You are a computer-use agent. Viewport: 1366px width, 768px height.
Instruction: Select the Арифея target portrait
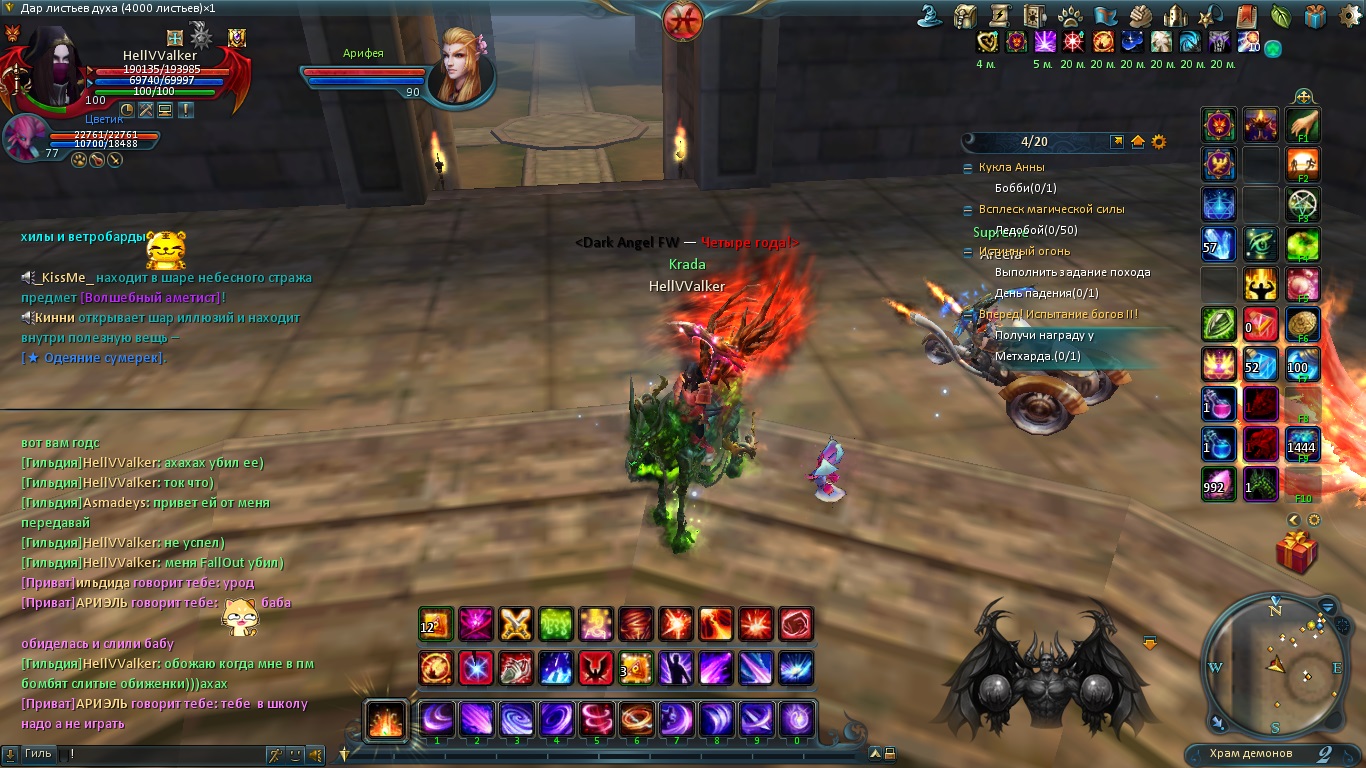(x=461, y=68)
